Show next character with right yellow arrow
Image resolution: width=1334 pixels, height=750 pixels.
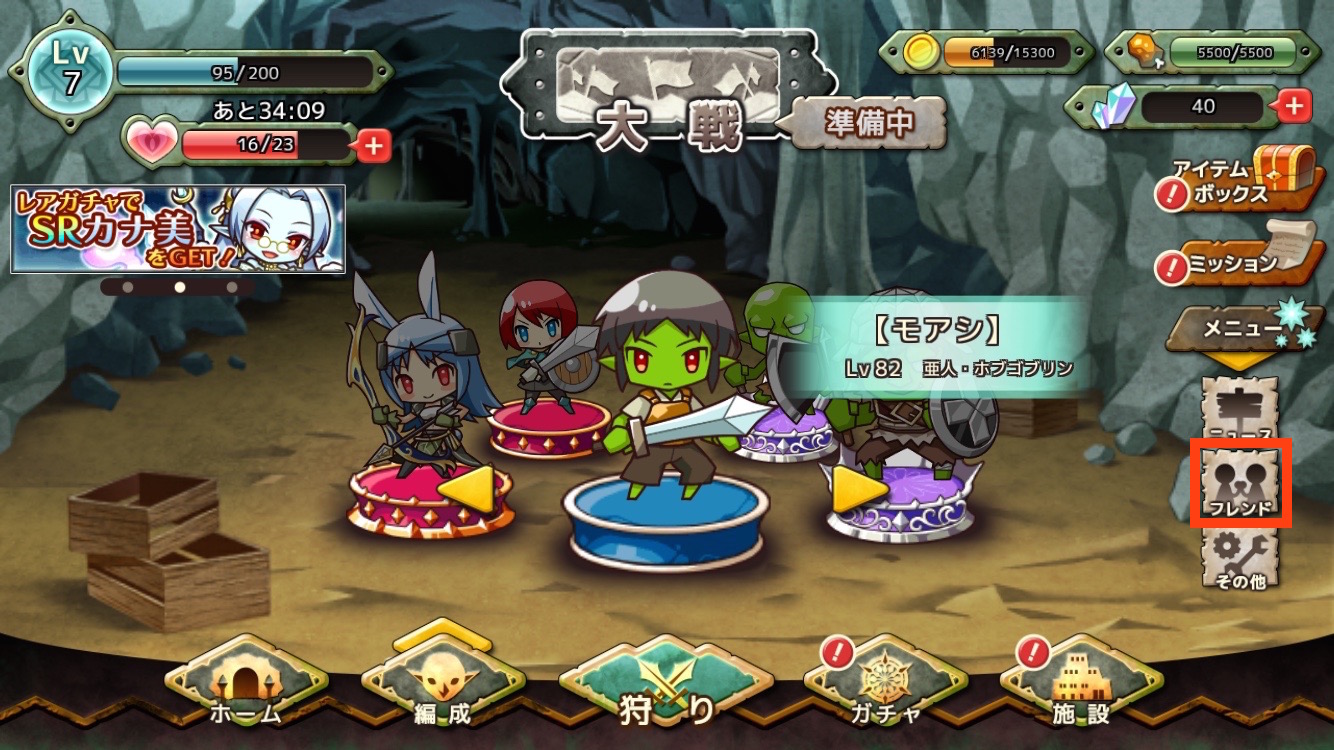(x=858, y=489)
